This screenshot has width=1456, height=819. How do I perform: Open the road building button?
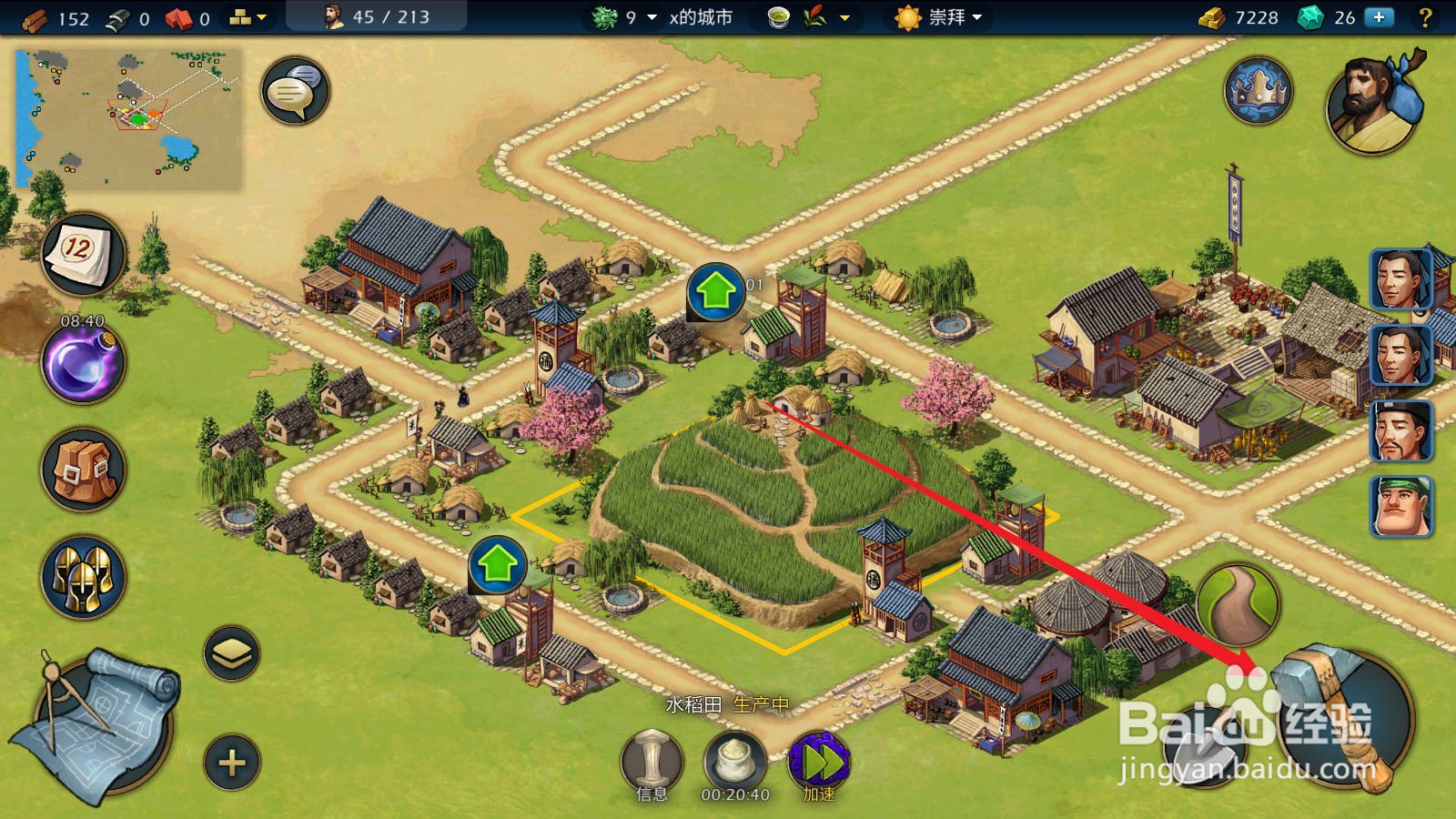pyautogui.click(x=1238, y=604)
